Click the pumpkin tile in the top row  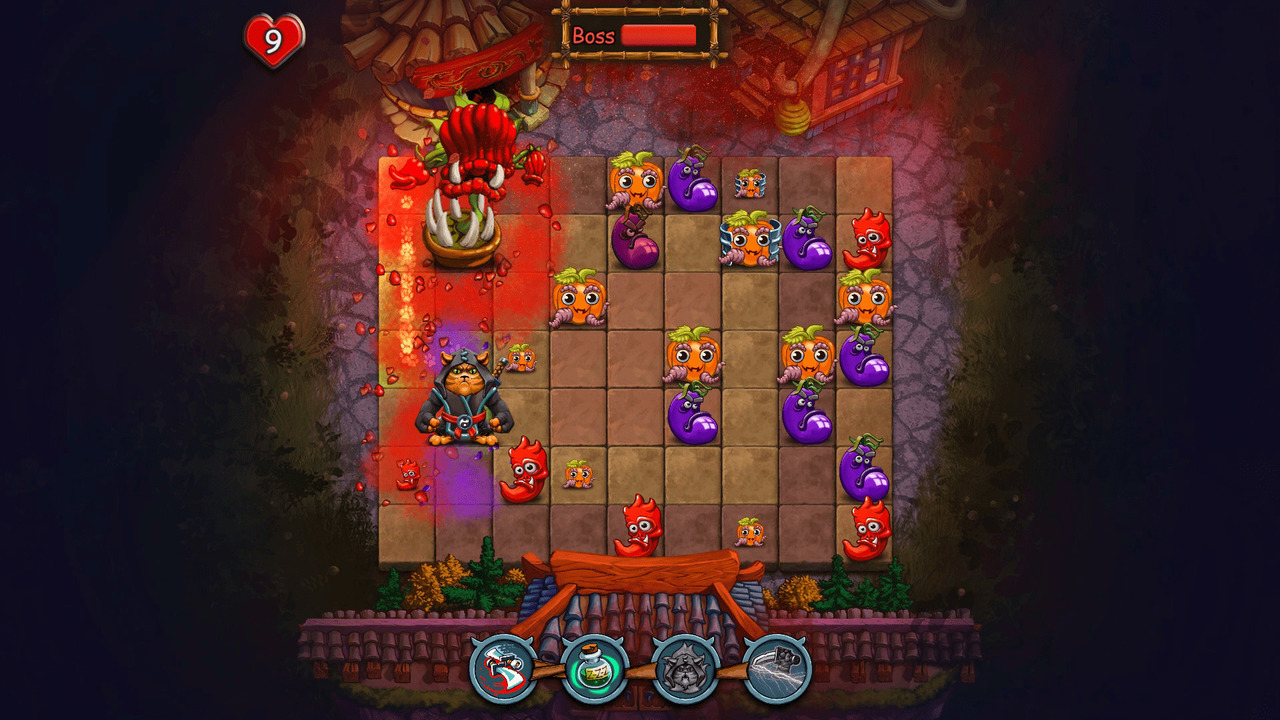(633, 185)
